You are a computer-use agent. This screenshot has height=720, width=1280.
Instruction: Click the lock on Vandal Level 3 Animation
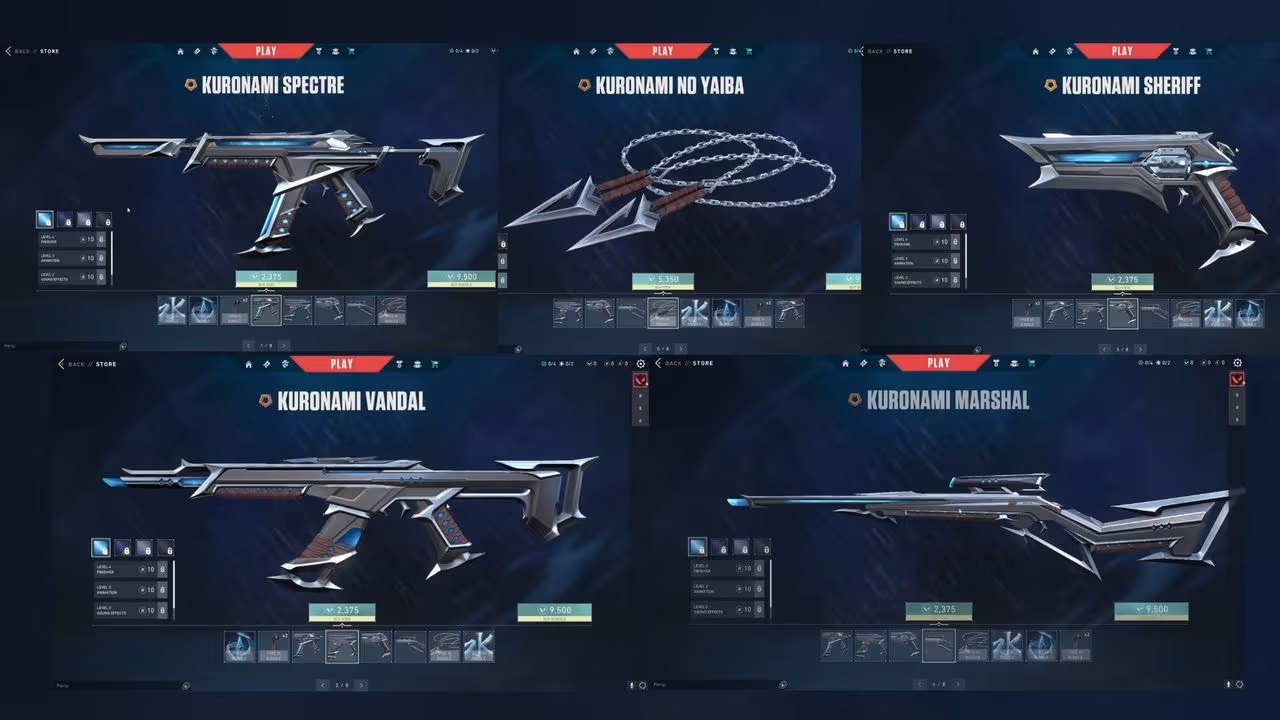[163, 589]
